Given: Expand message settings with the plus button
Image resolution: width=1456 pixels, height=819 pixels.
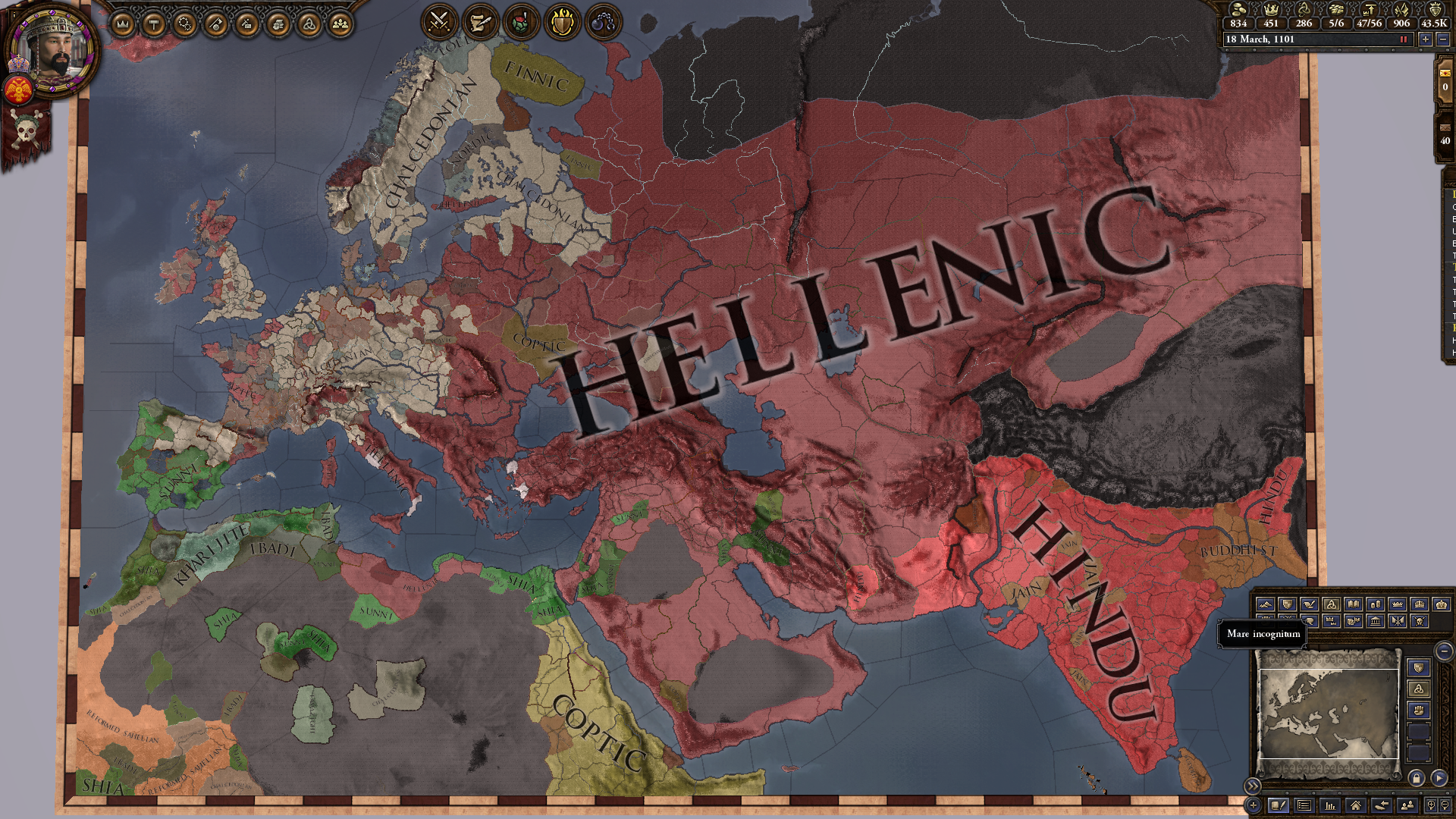Looking at the screenshot, I should 1254,805.
